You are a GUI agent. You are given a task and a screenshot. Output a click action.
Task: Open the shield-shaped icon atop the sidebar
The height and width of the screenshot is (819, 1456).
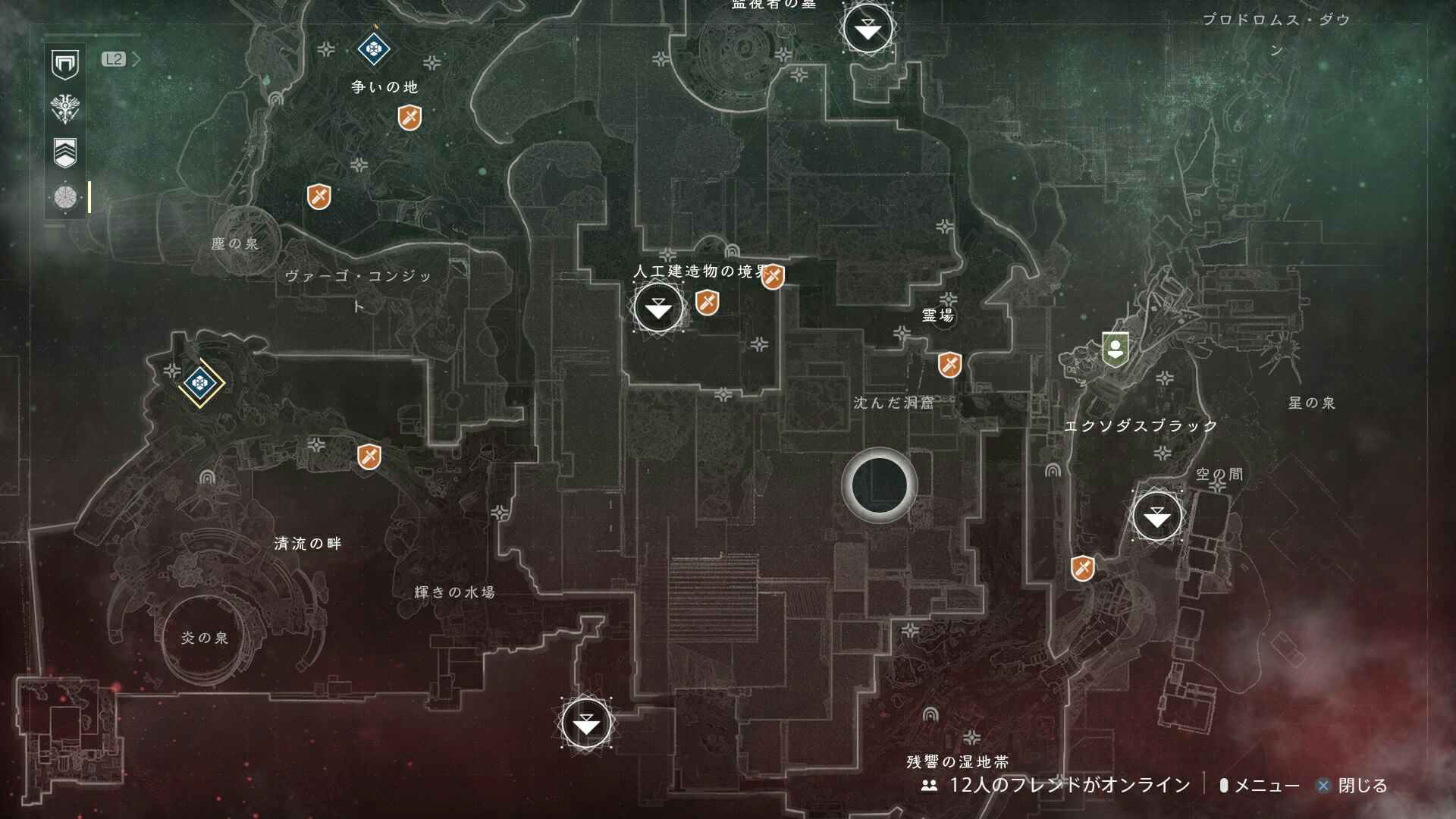pos(65,64)
